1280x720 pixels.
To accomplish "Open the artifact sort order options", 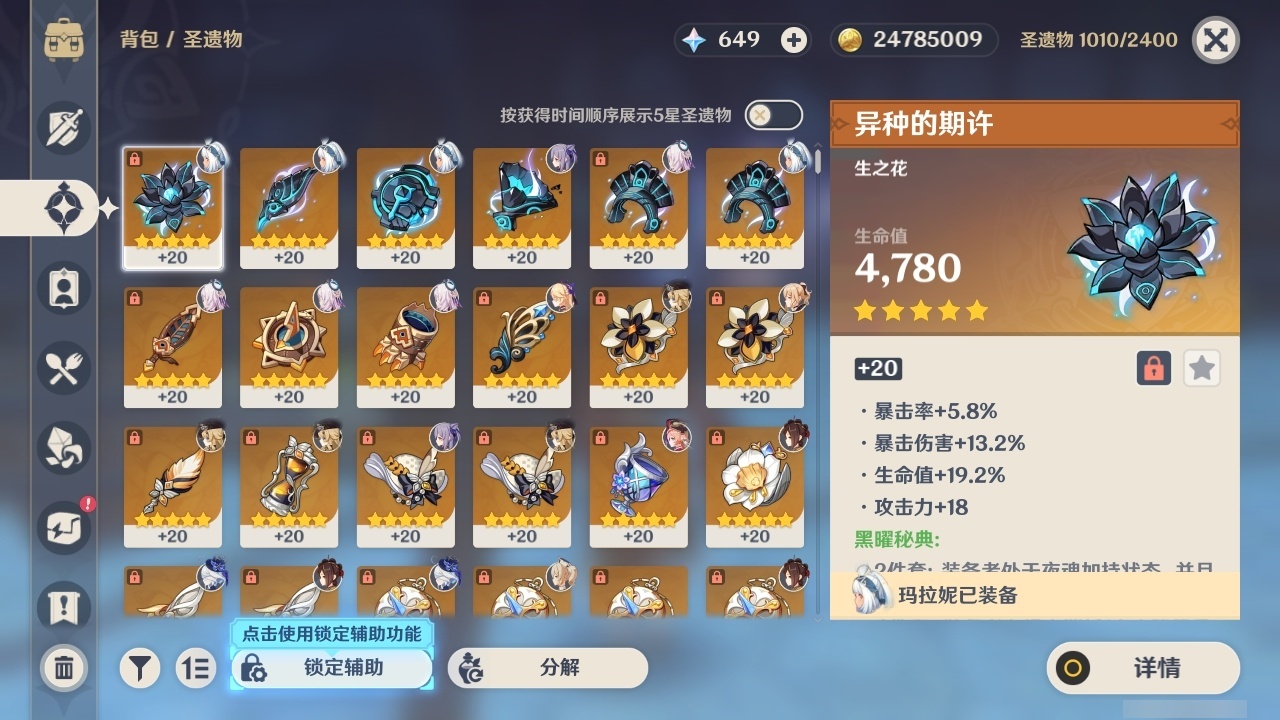I will pyautogui.click(x=196, y=669).
